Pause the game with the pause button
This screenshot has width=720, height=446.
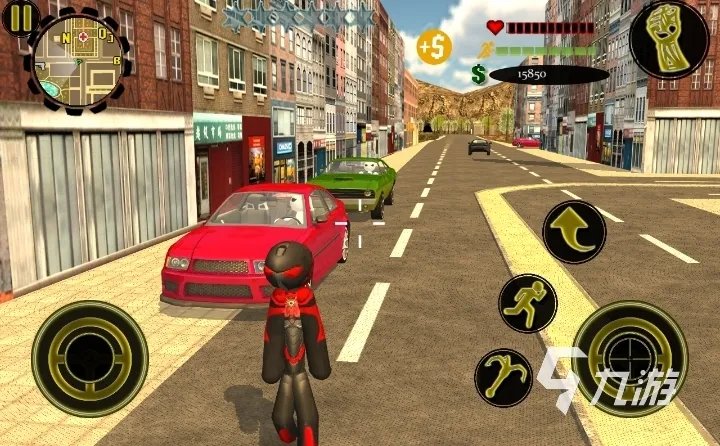coord(20,17)
